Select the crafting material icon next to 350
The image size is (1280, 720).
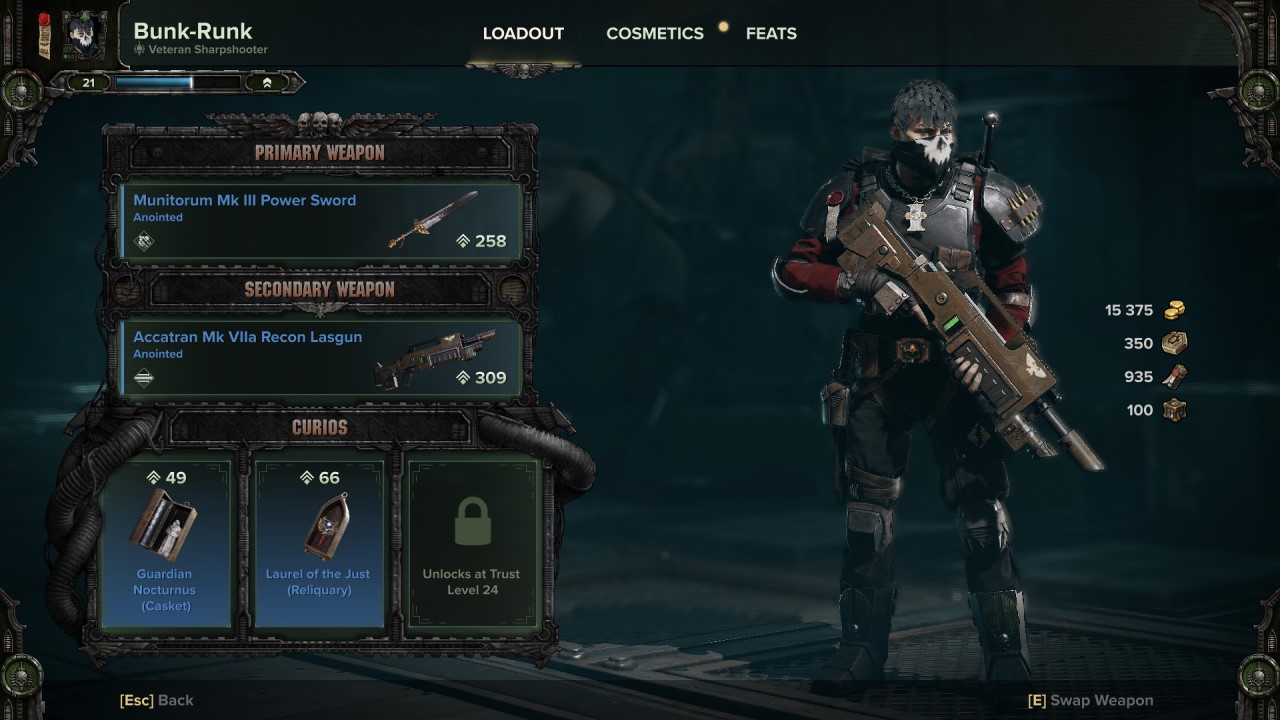[x=1173, y=343]
